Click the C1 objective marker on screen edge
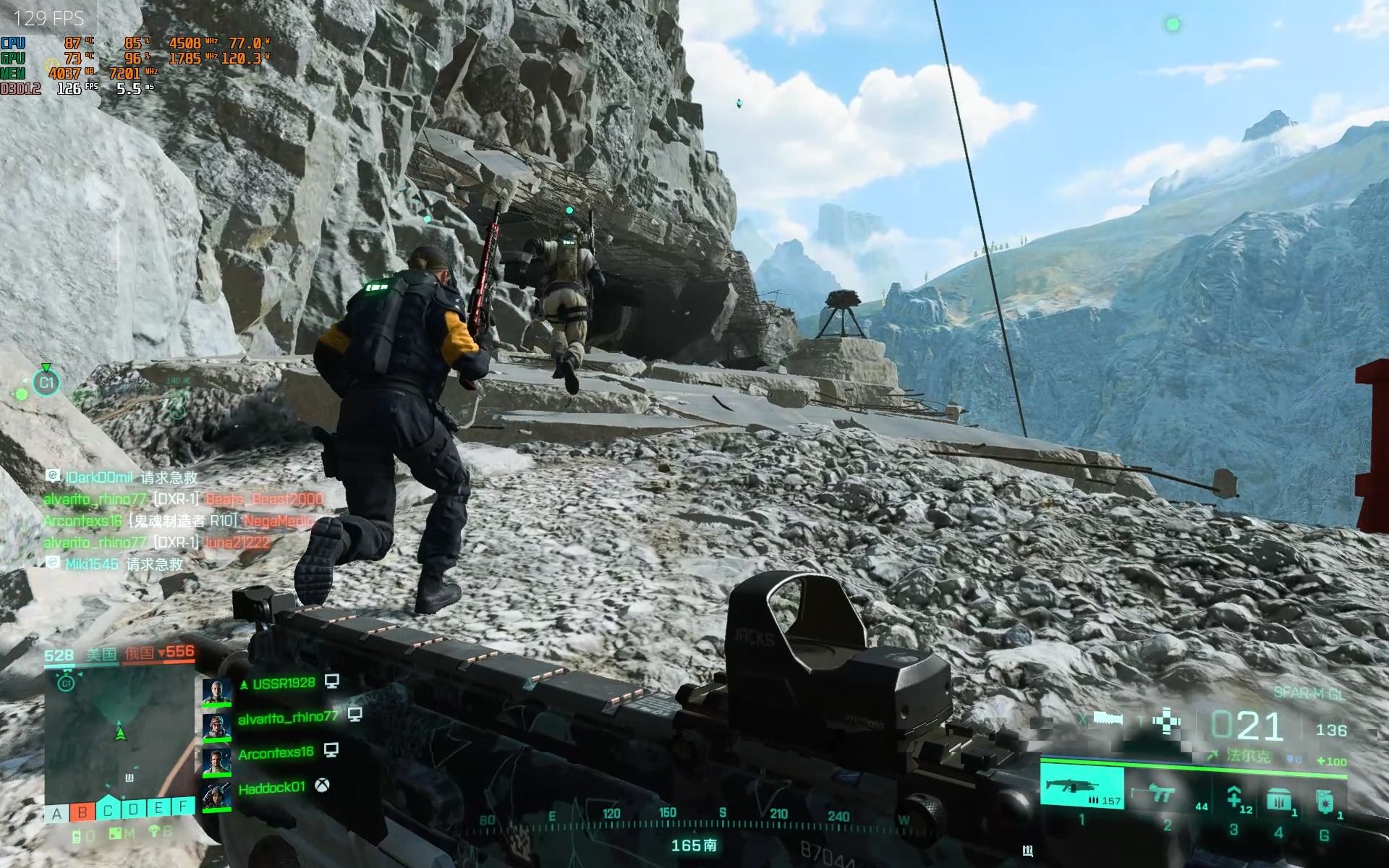Viewport: 1389px width, 868px height. point(47,382)
